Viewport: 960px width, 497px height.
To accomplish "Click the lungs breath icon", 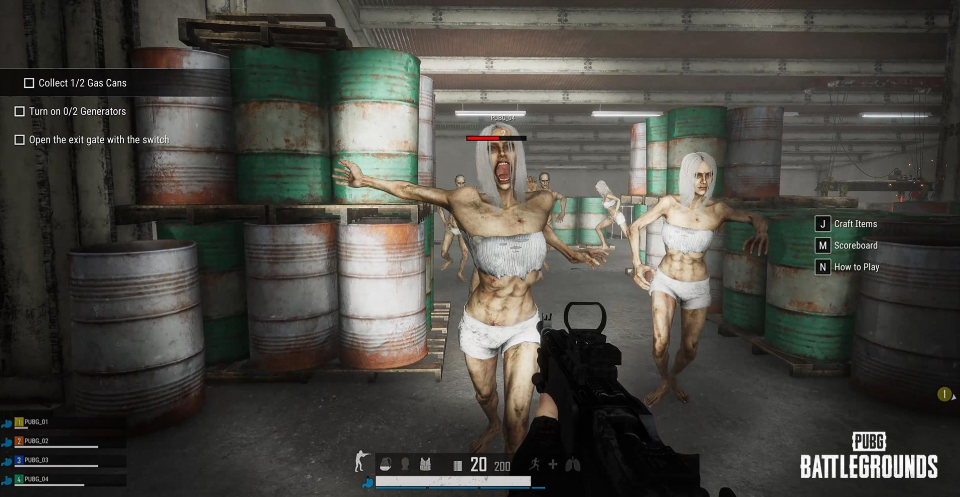I will tap(572, 464).
